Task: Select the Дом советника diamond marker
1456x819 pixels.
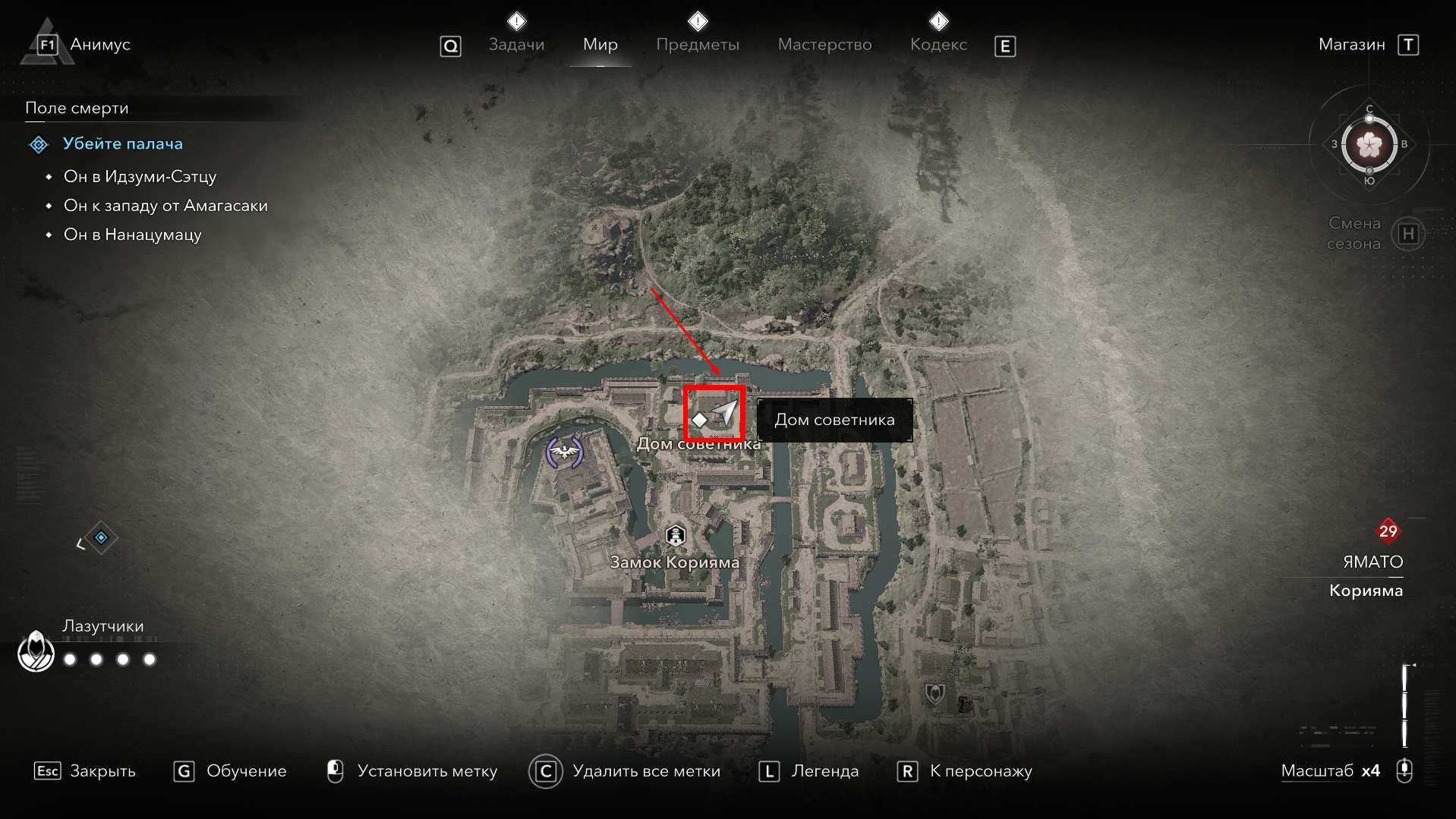Action: 699,420
